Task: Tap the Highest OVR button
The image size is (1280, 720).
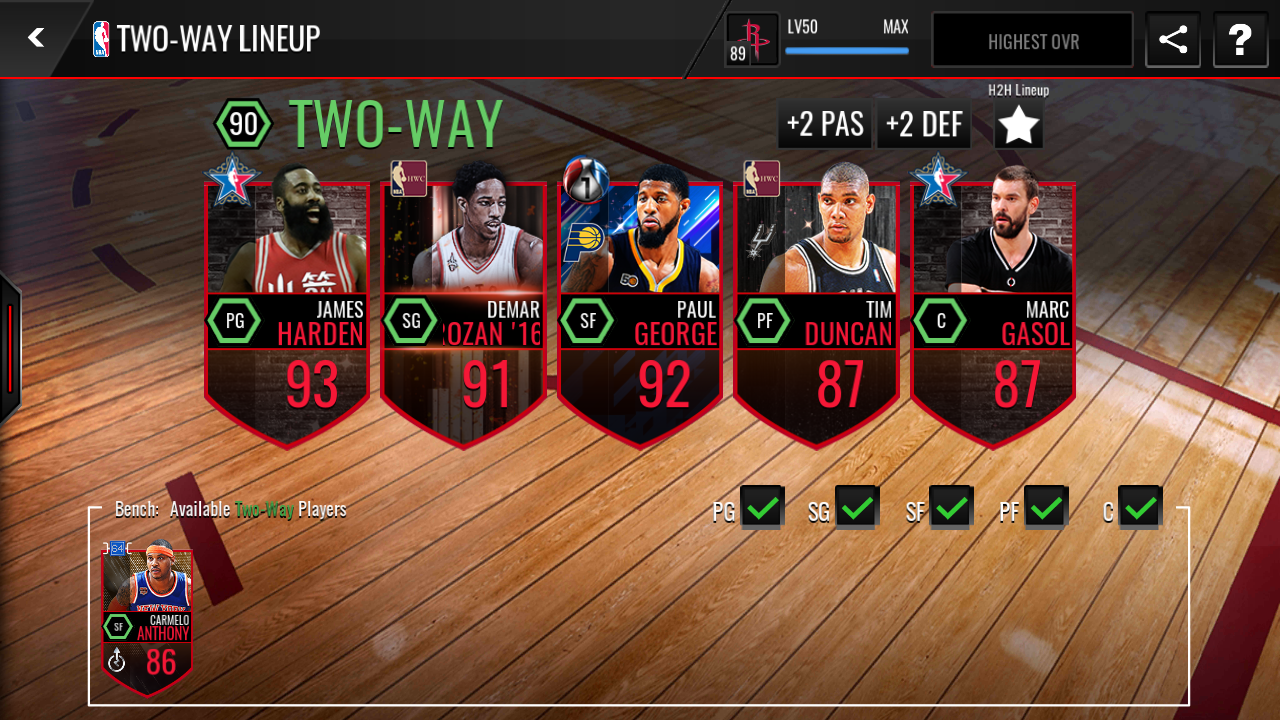Action: 1032,41
